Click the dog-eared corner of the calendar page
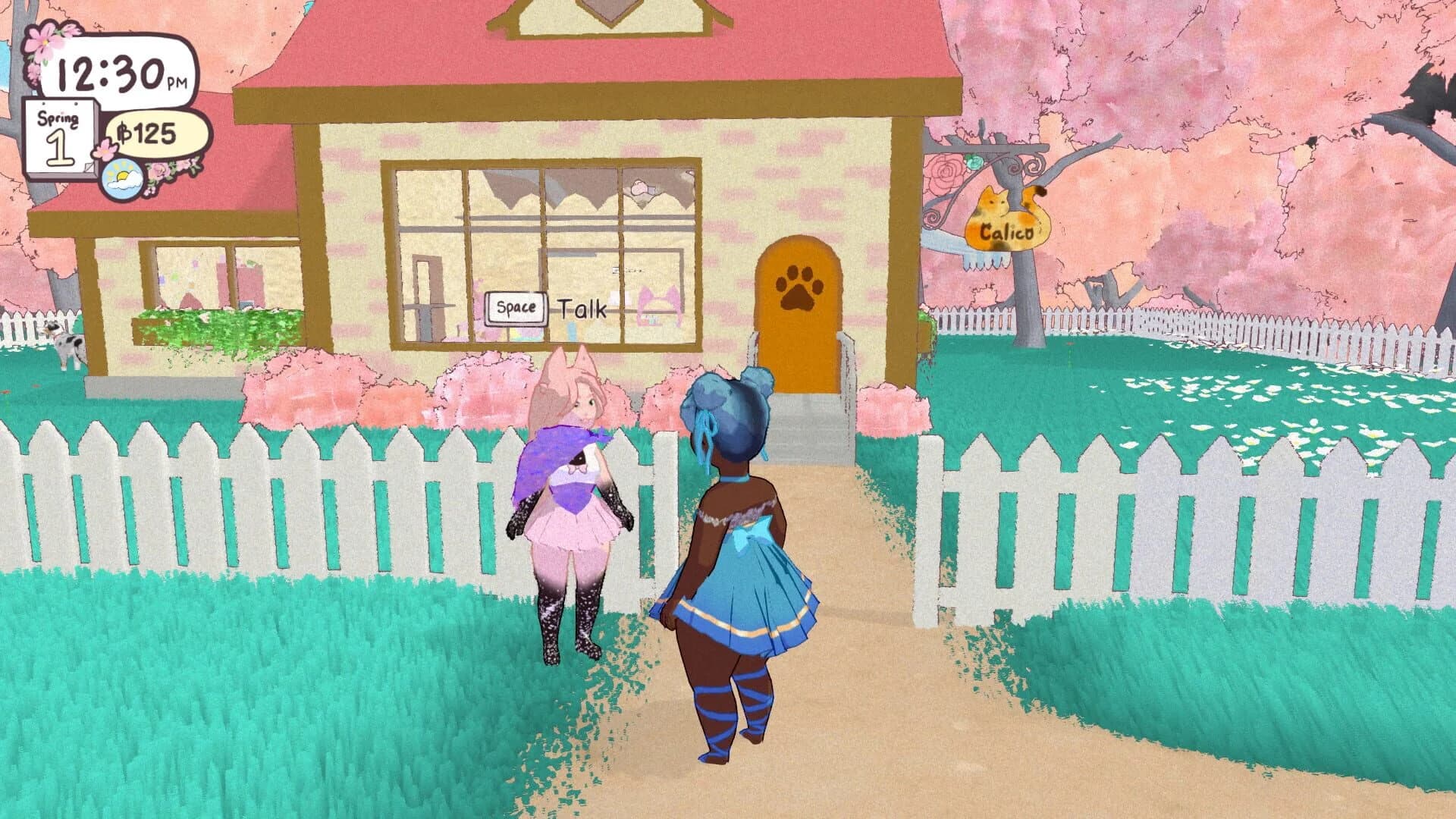This screenshot has height=819, width=1456. [x=89, y=168]
